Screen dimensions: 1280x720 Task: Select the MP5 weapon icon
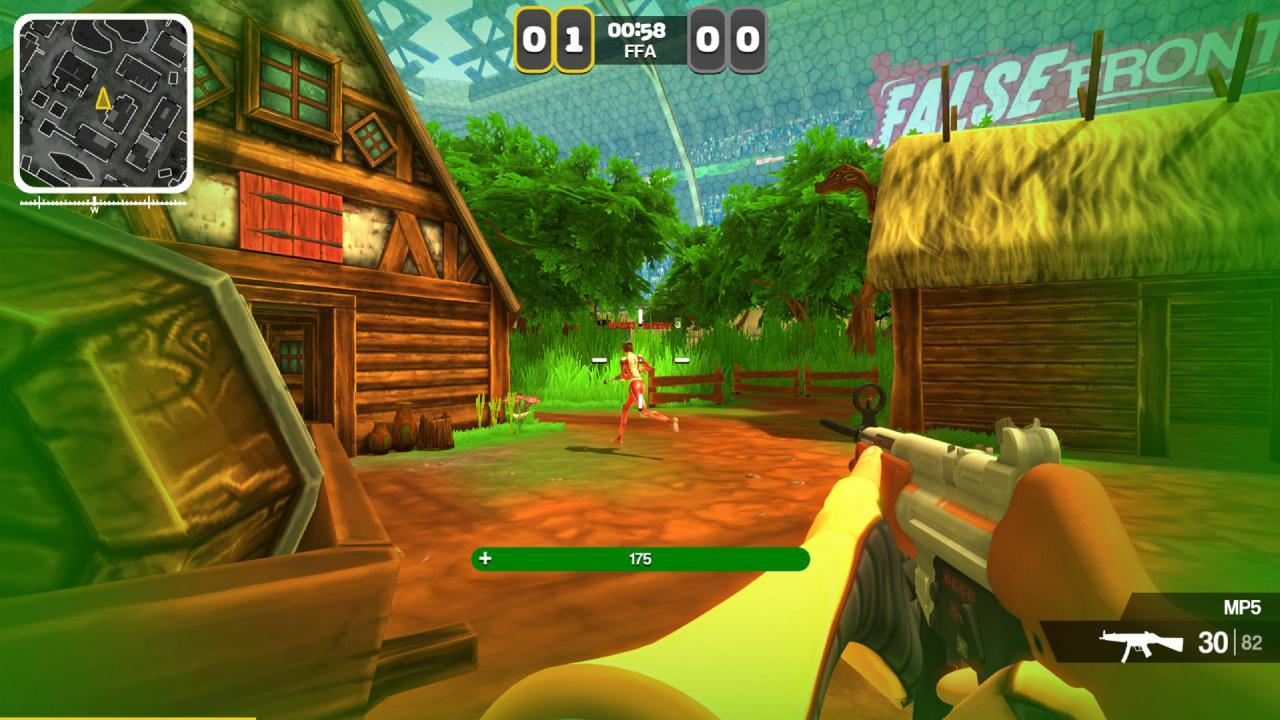click(x=1141, y=643)
